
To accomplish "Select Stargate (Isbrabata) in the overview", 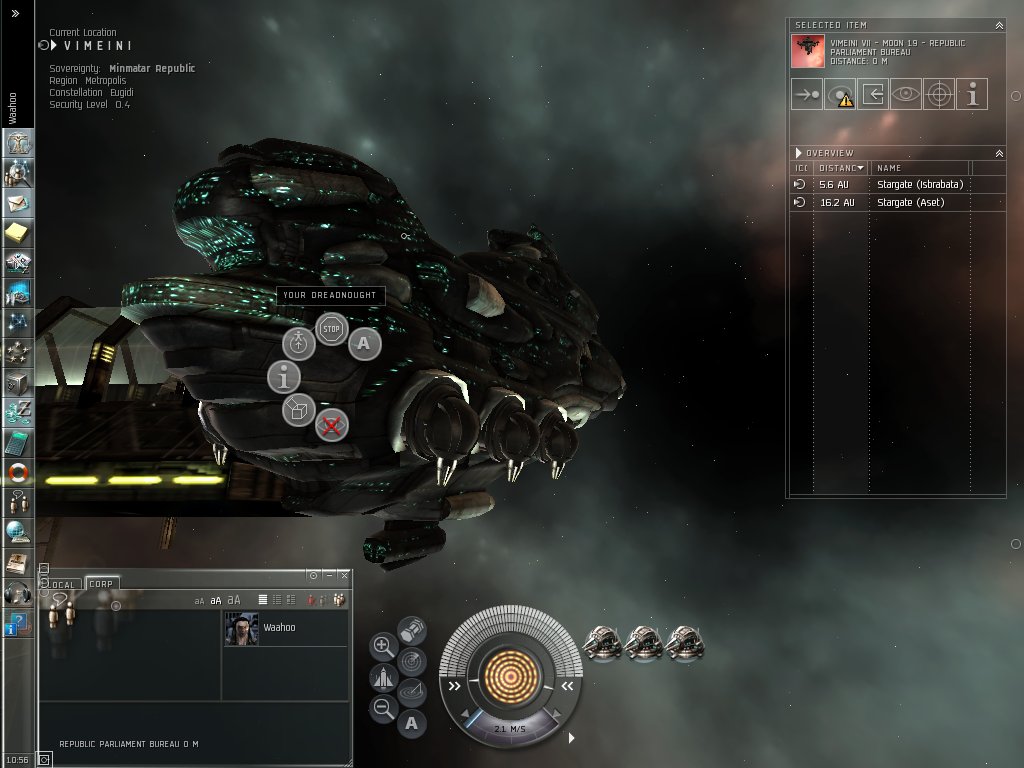I will 919,185.
